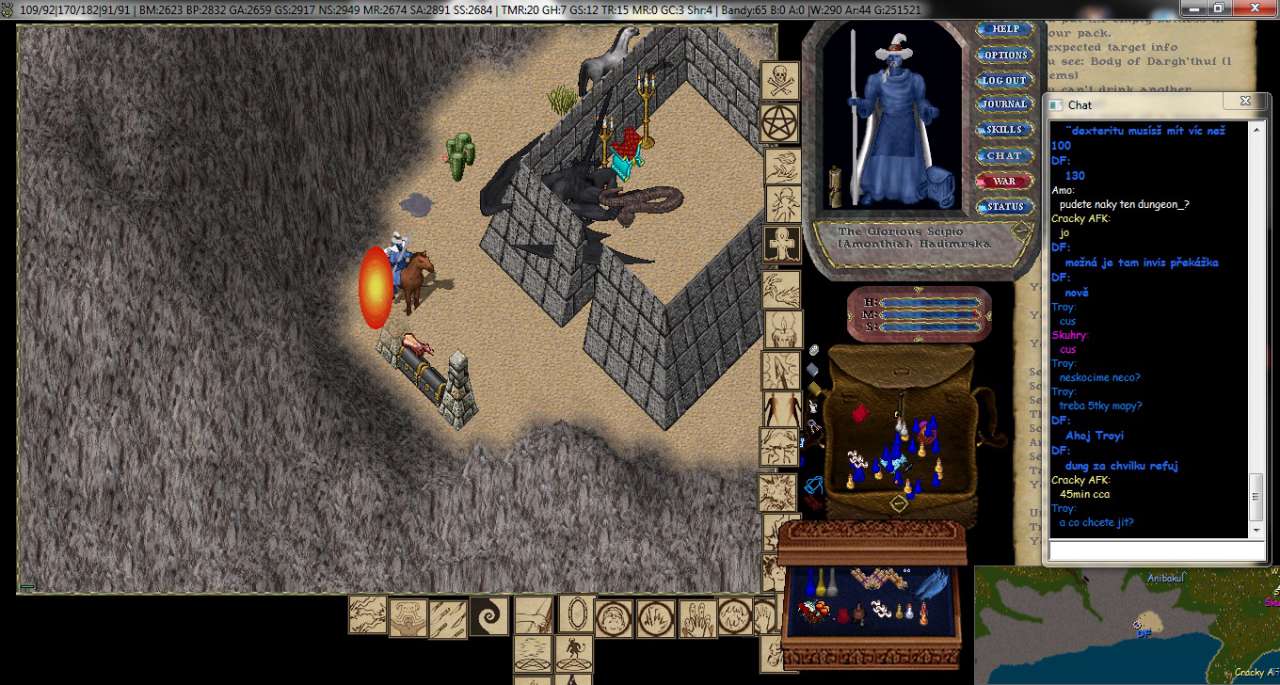
Task: Select the oval gate spell icon
Action: pos(576,613)
